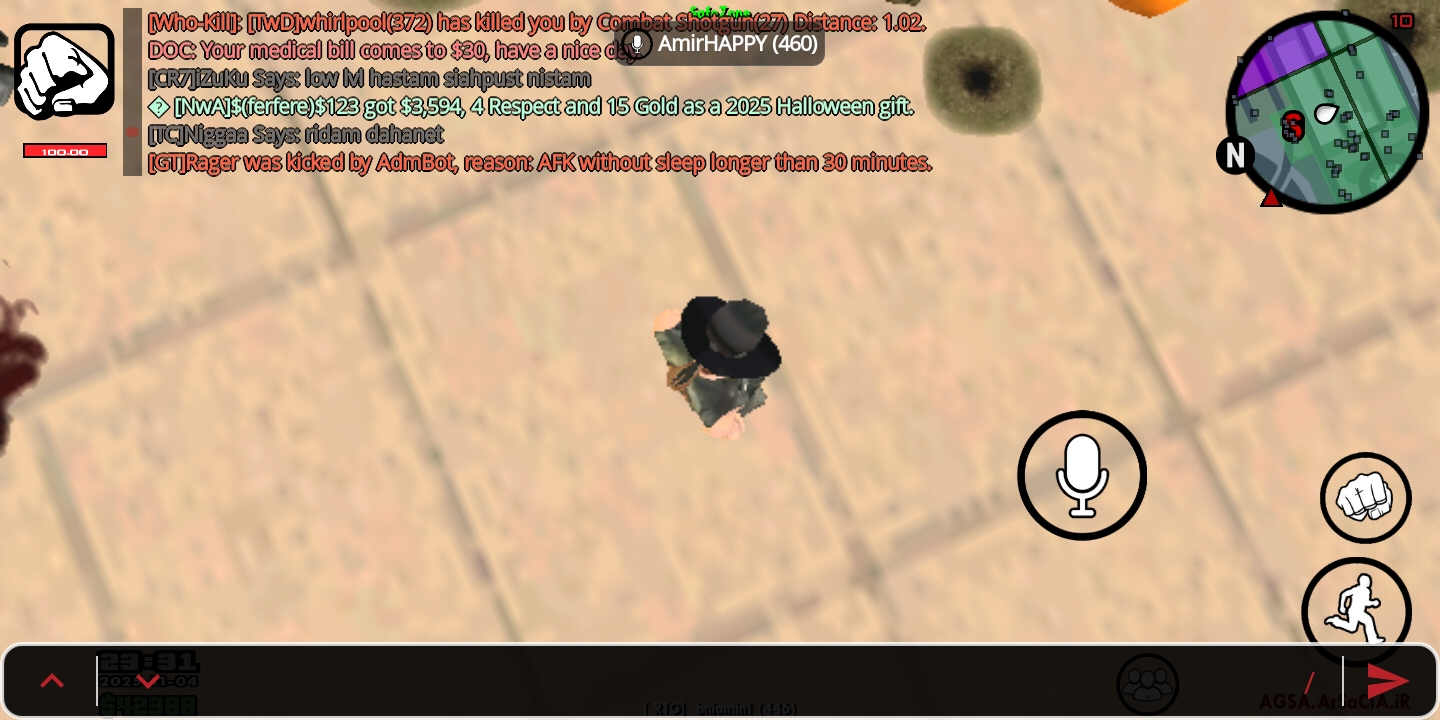Tap the N compass marker on the radar
Screen dimensions: 1440x720
coord(1235,156)
